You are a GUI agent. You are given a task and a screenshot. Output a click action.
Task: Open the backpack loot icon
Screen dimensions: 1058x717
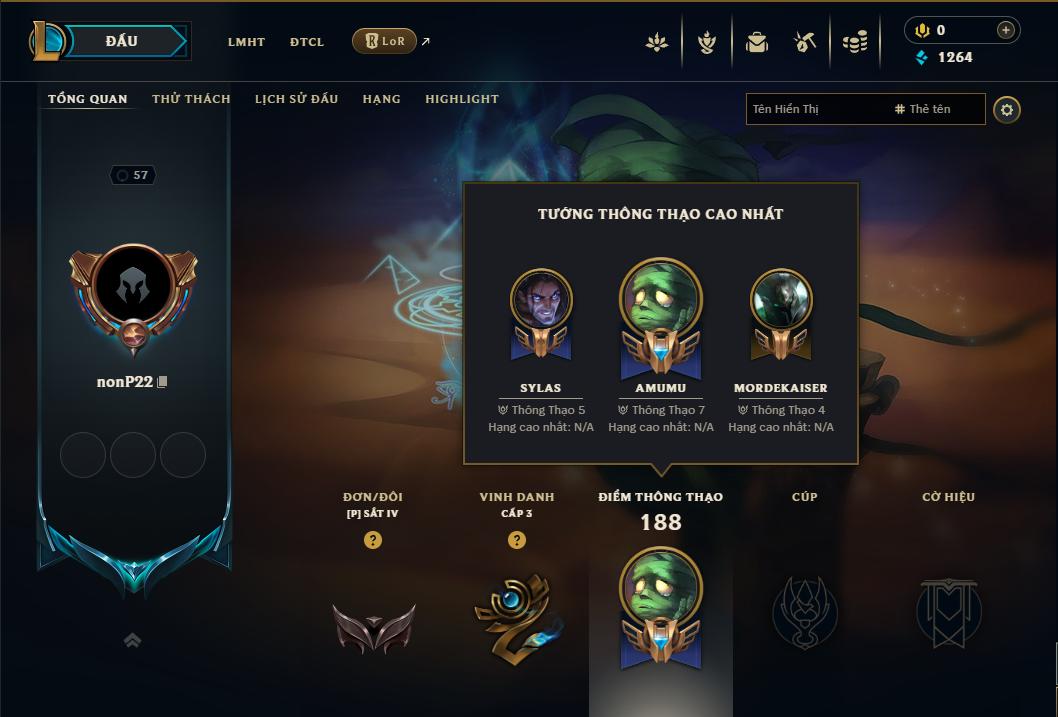point(757,42)
